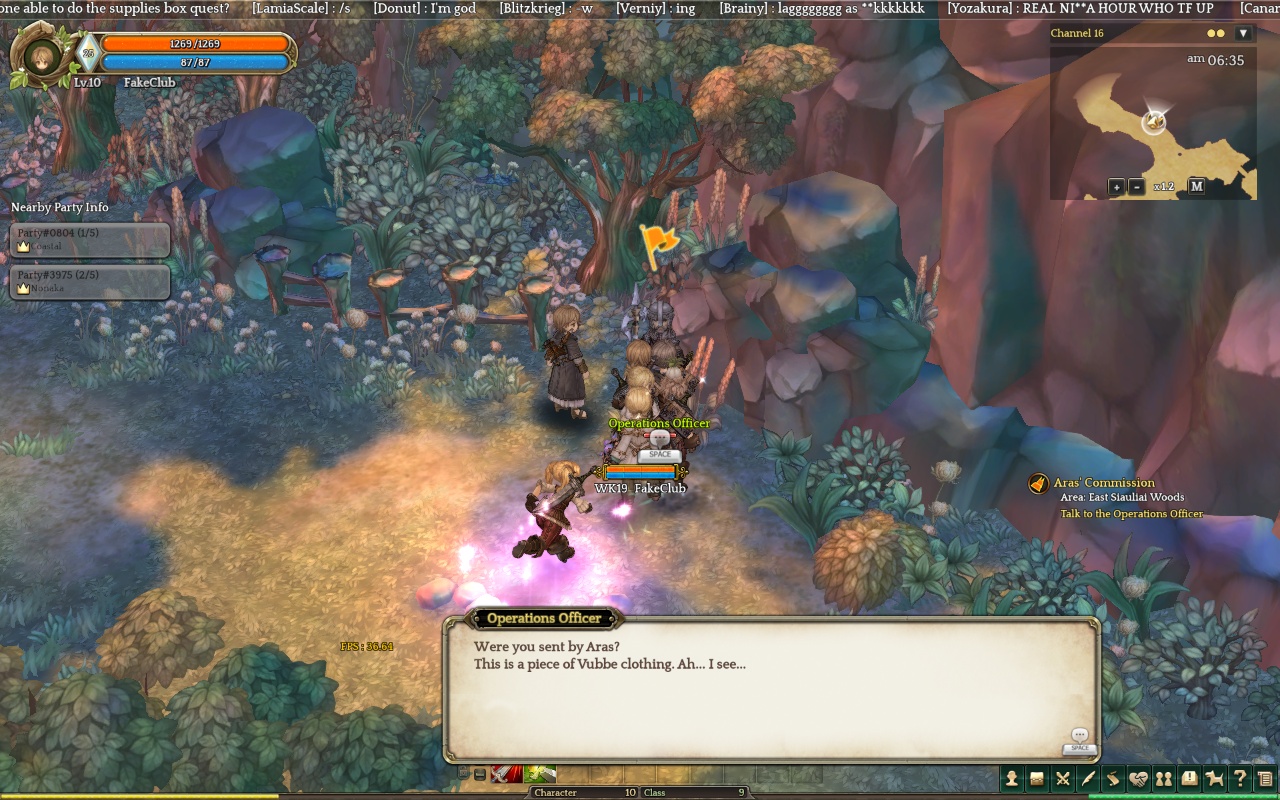The image size is (1280, 800).
Task: Select the Aras' Commission quest tracker
Action: click(x=1103, y=483)
